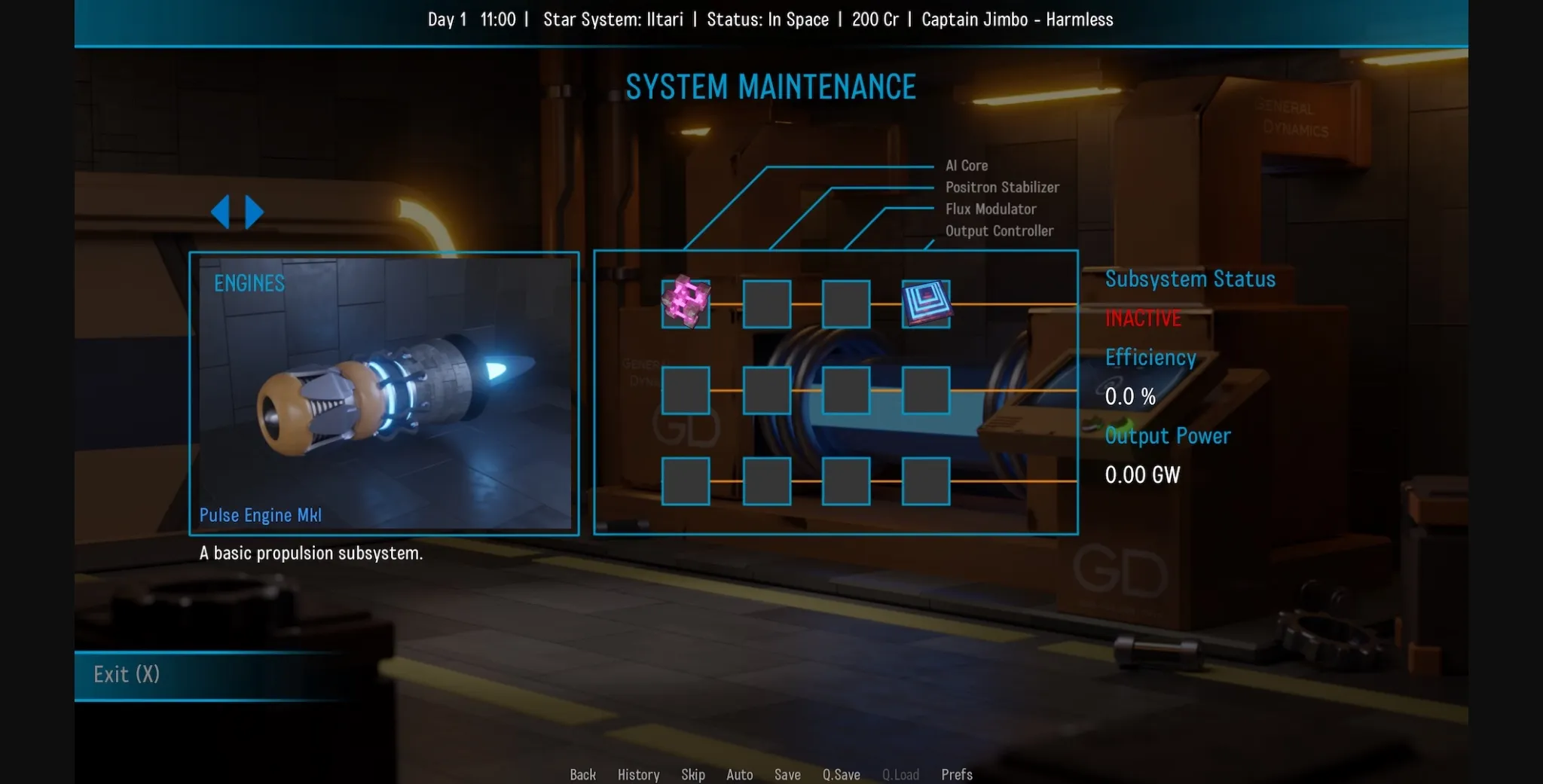Toggle Auto advance mode
The width and height of the screenshot is (1543, 784).
click(739, 774)
